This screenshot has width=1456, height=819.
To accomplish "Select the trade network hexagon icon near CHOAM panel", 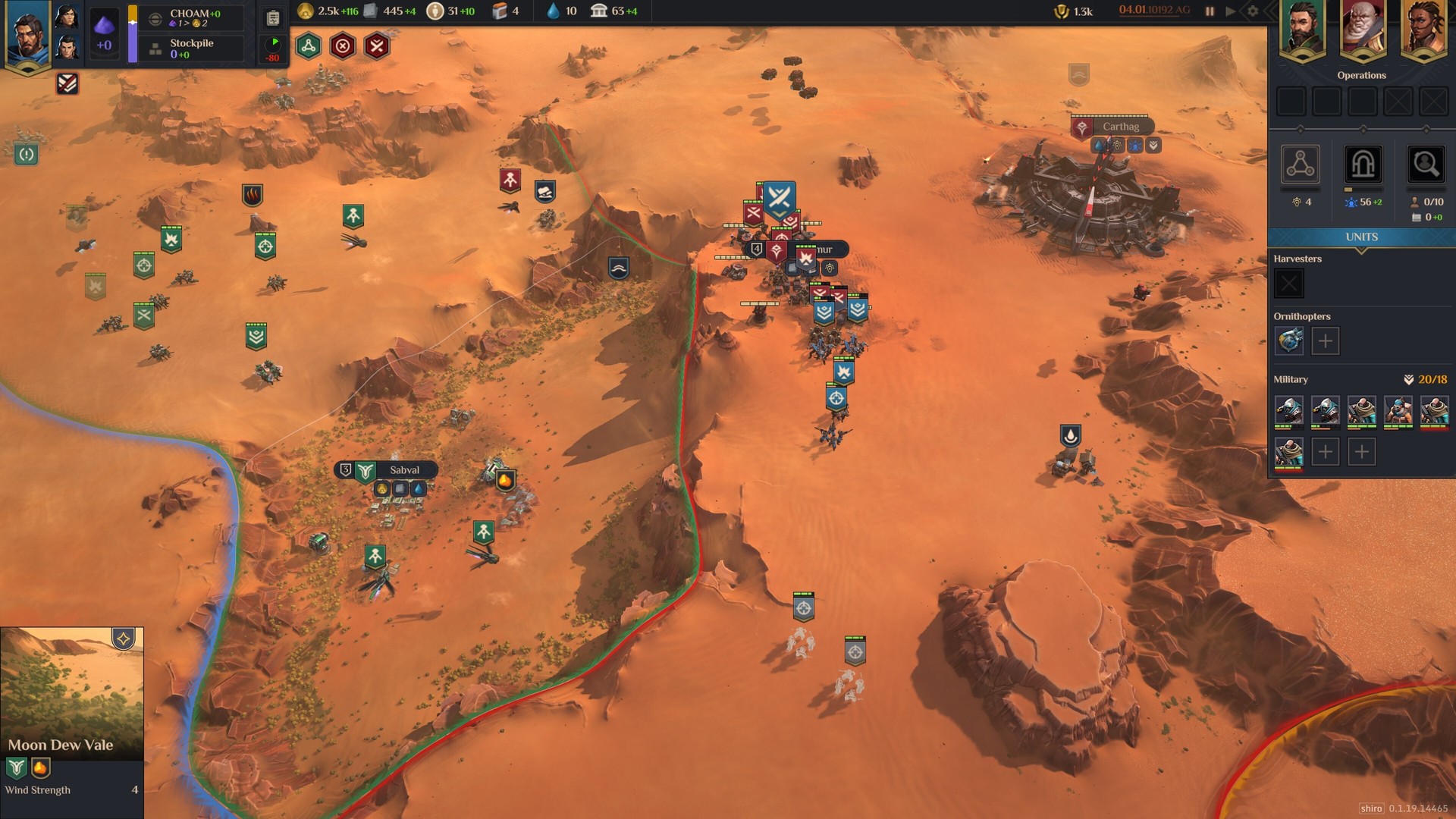I will click(x=309, y=46).
